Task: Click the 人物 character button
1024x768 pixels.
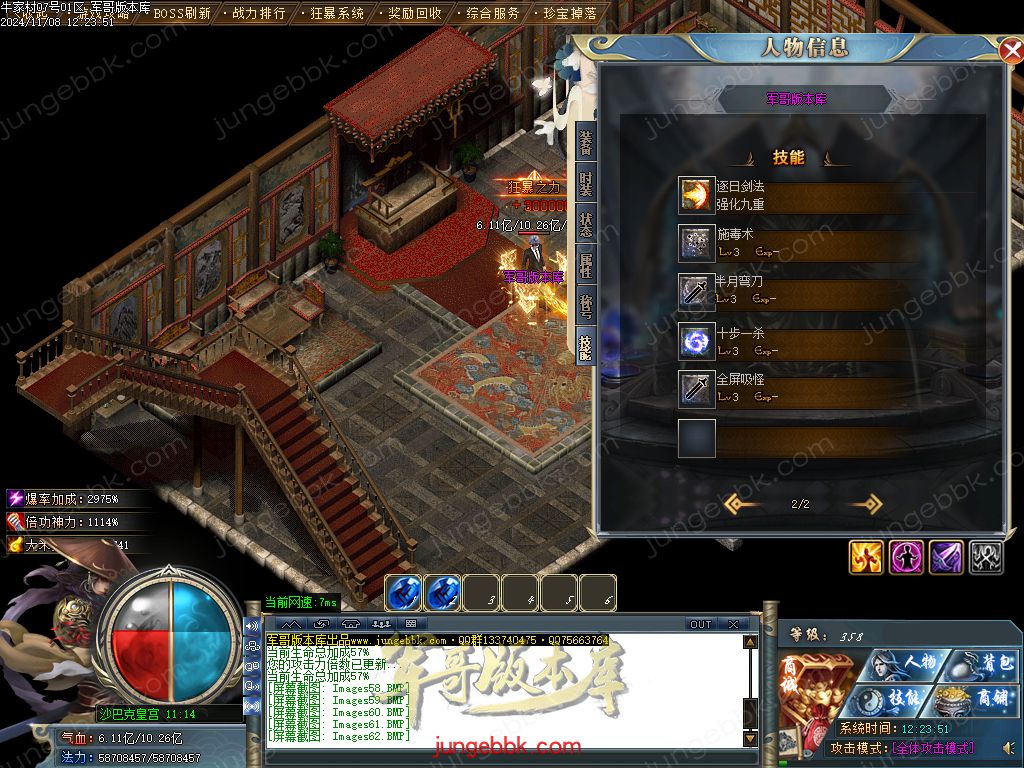Action: click(906, 663)
